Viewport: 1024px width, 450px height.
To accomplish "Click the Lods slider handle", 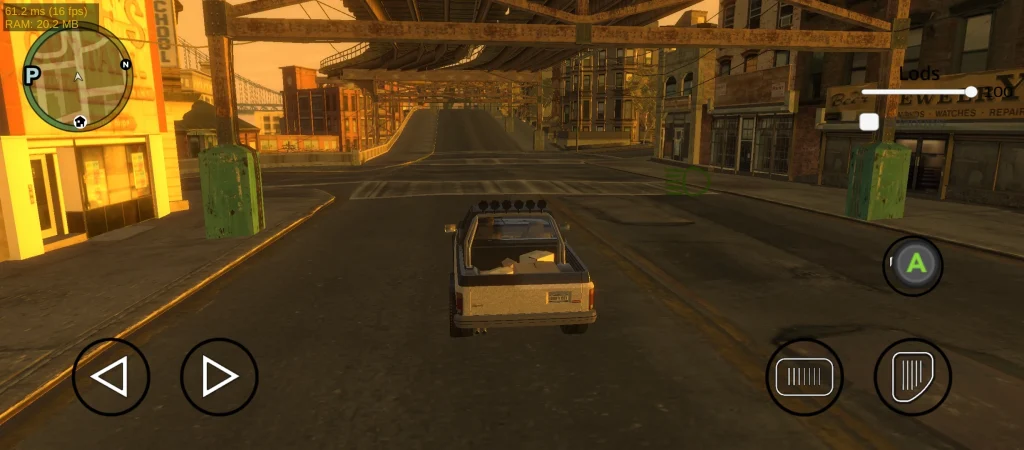I will 971,92.
